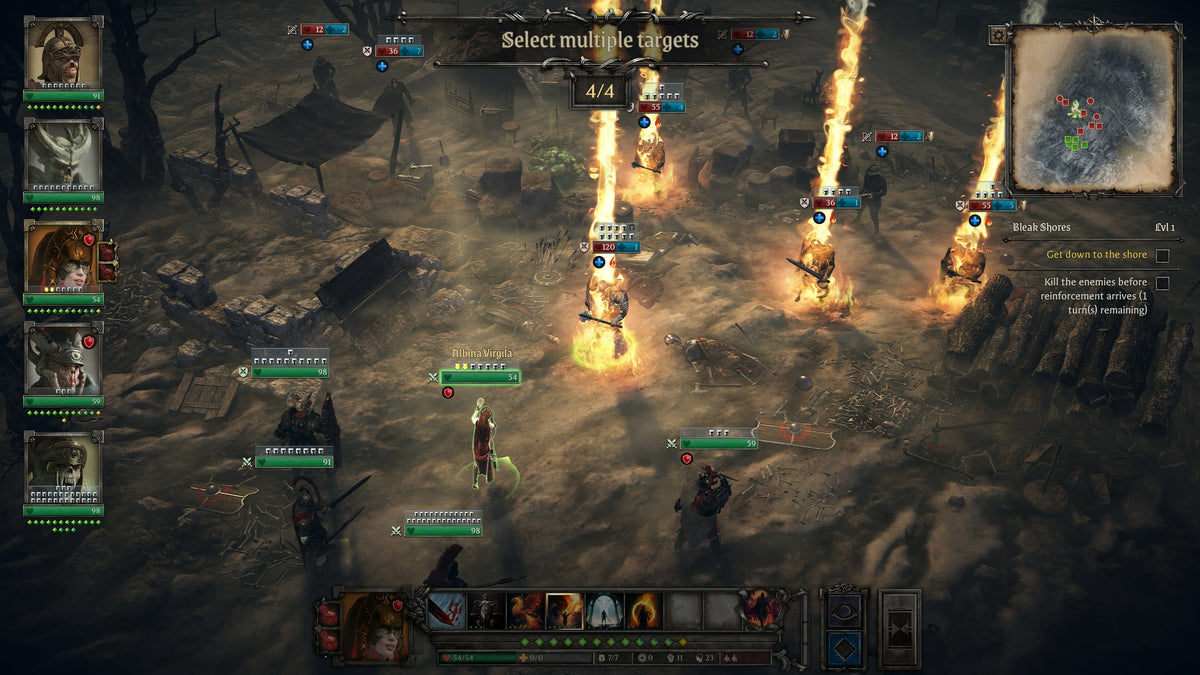Choose the highlighted flame pillar ability
The width and height of the screenshot is (1200, 675).
[565, 611]
